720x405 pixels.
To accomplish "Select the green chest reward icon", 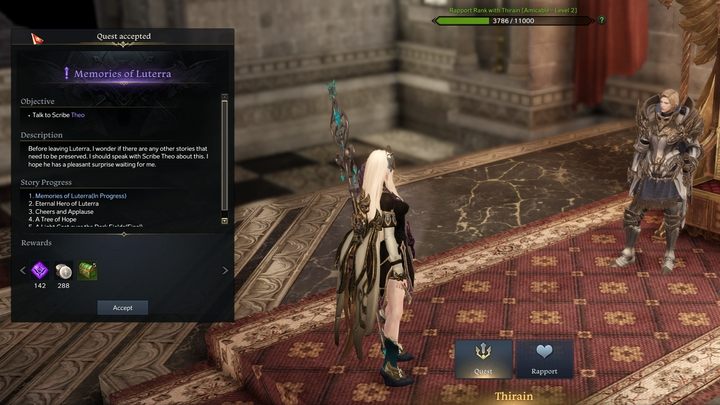I will tap(88, 270).
